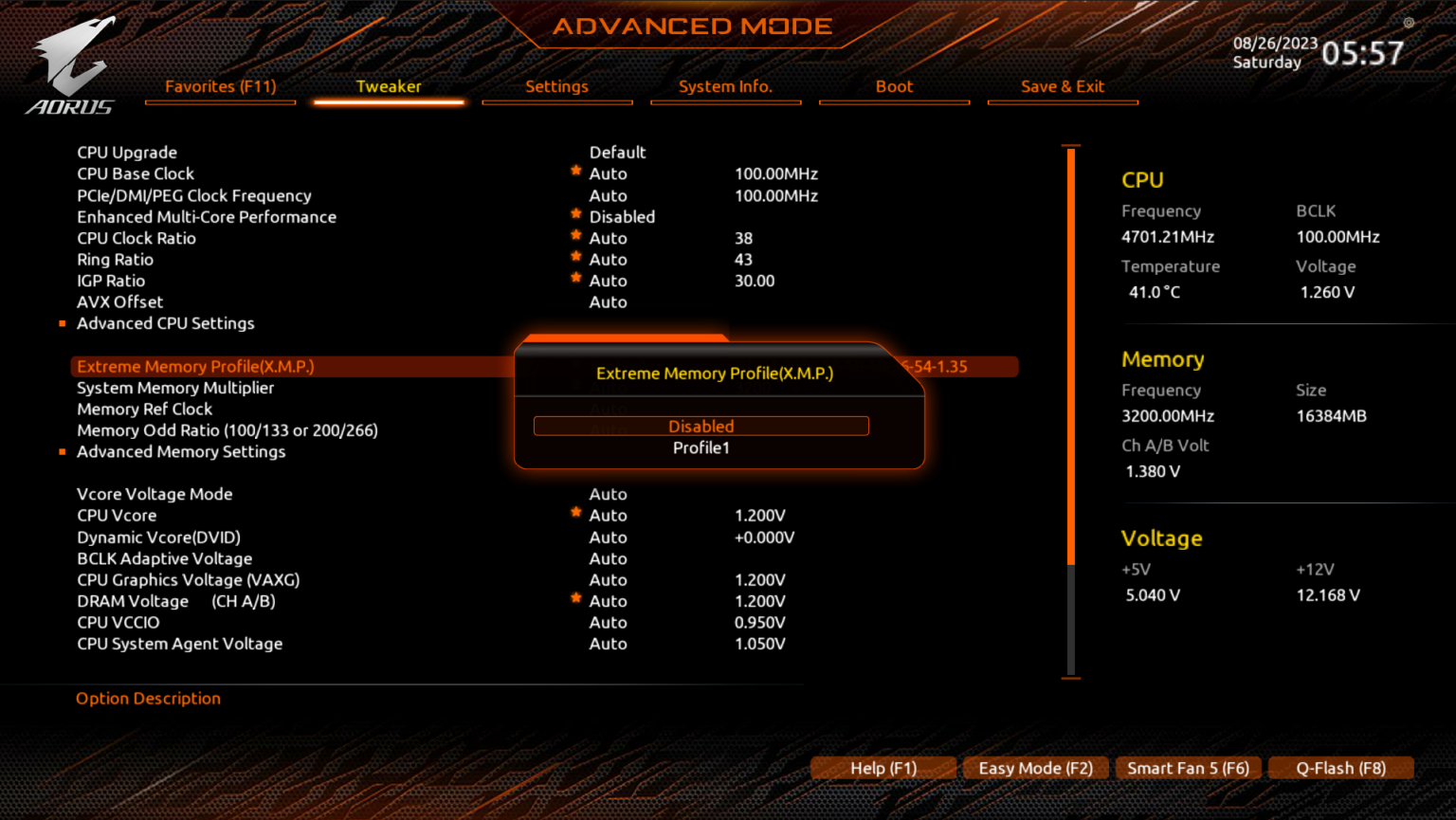Viewport: 1456px width, 820px height.
Task: Click the star marker next to IGP Ratio
Action: pos(575,277)
